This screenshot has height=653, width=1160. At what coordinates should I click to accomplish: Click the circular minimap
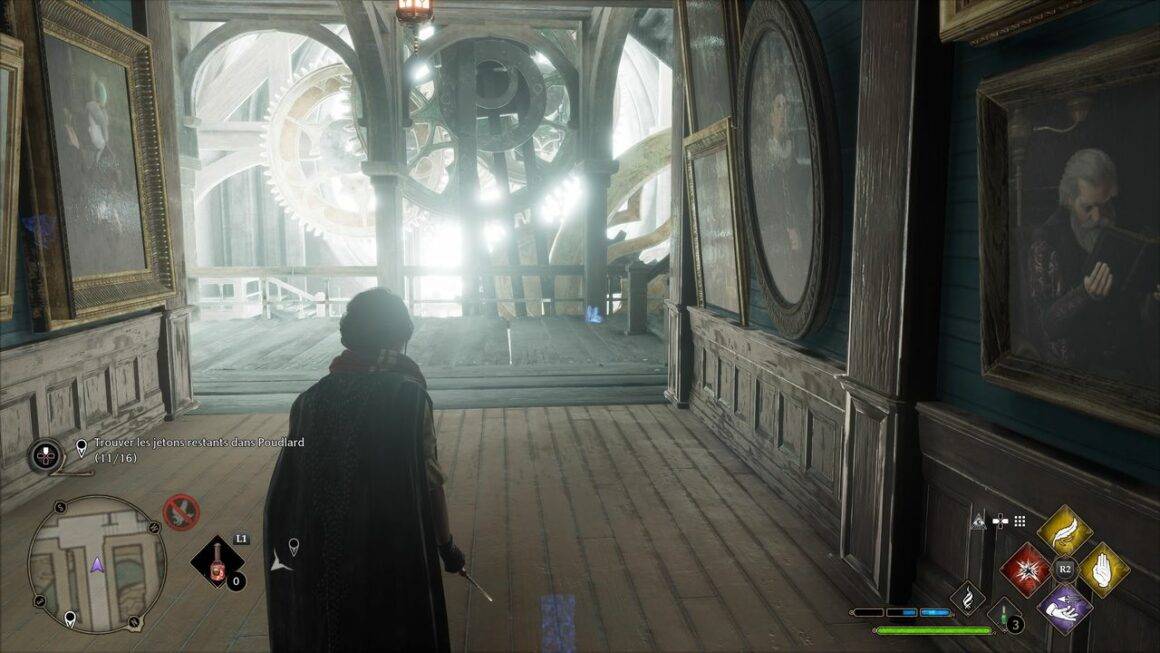[96, 564]
